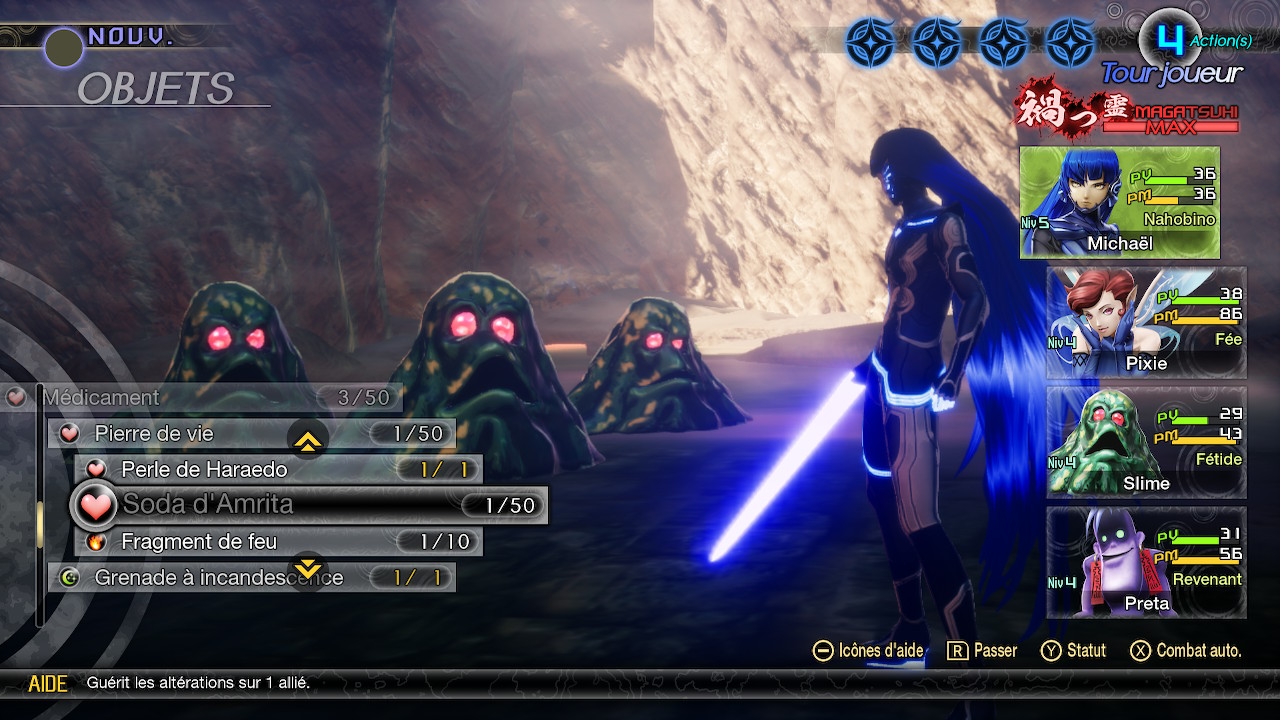Pick the Fragment de feu item
The height and width of the screenshot is (720, 1280).
click(278, 542)
